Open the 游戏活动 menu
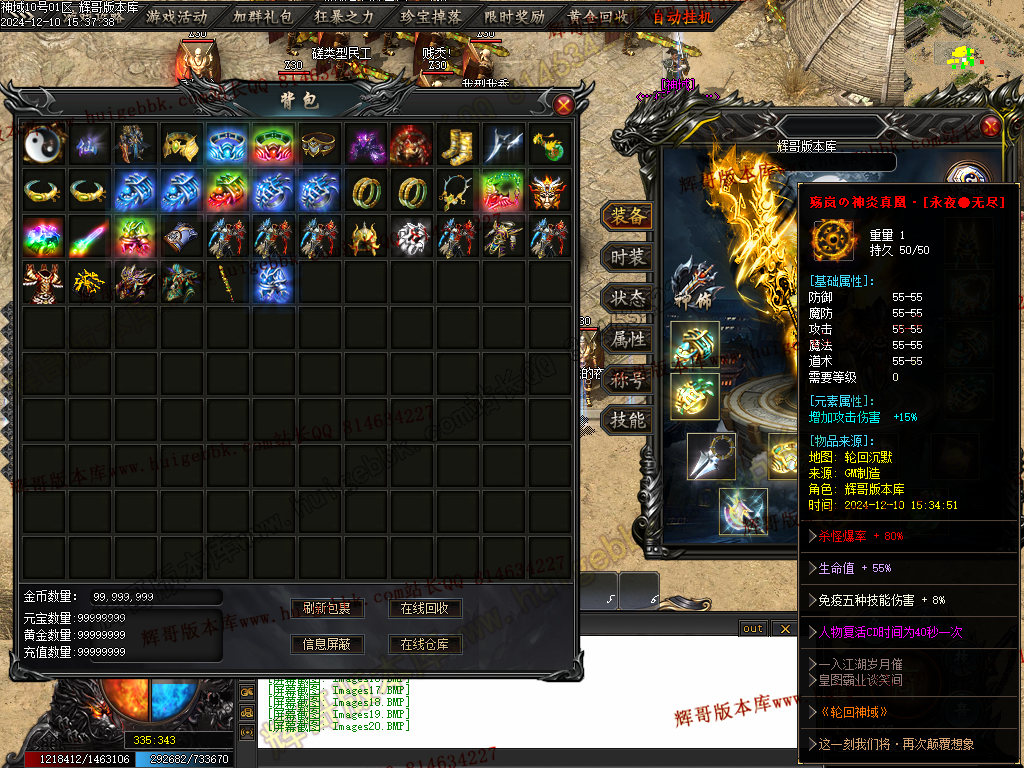Screen dimensions: 1024x768 177,16
